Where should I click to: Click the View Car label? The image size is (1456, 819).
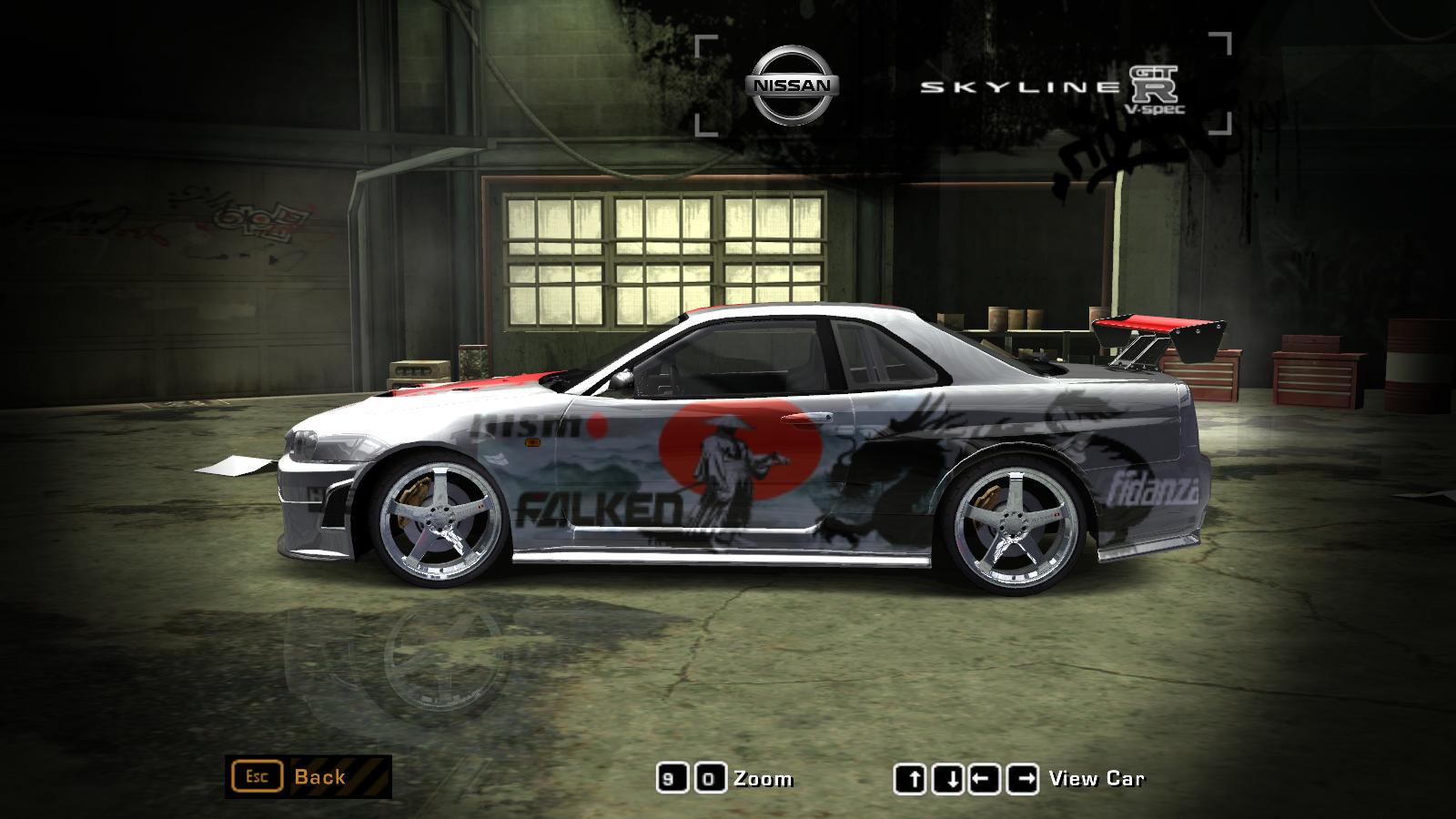tap(1096, 778)
